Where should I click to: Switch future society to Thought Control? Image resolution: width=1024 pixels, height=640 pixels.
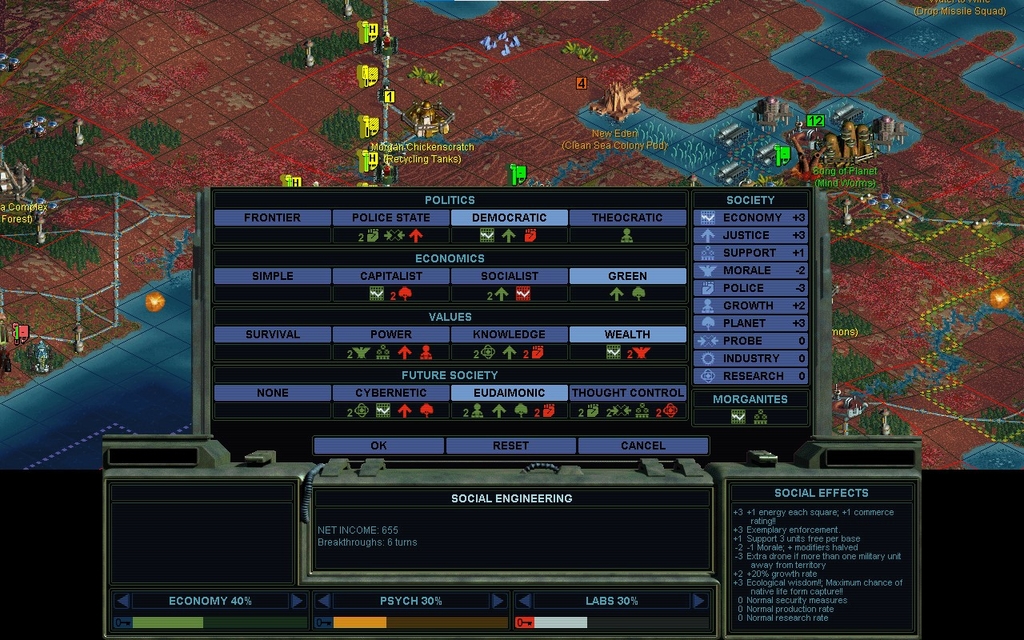point(627,393)
